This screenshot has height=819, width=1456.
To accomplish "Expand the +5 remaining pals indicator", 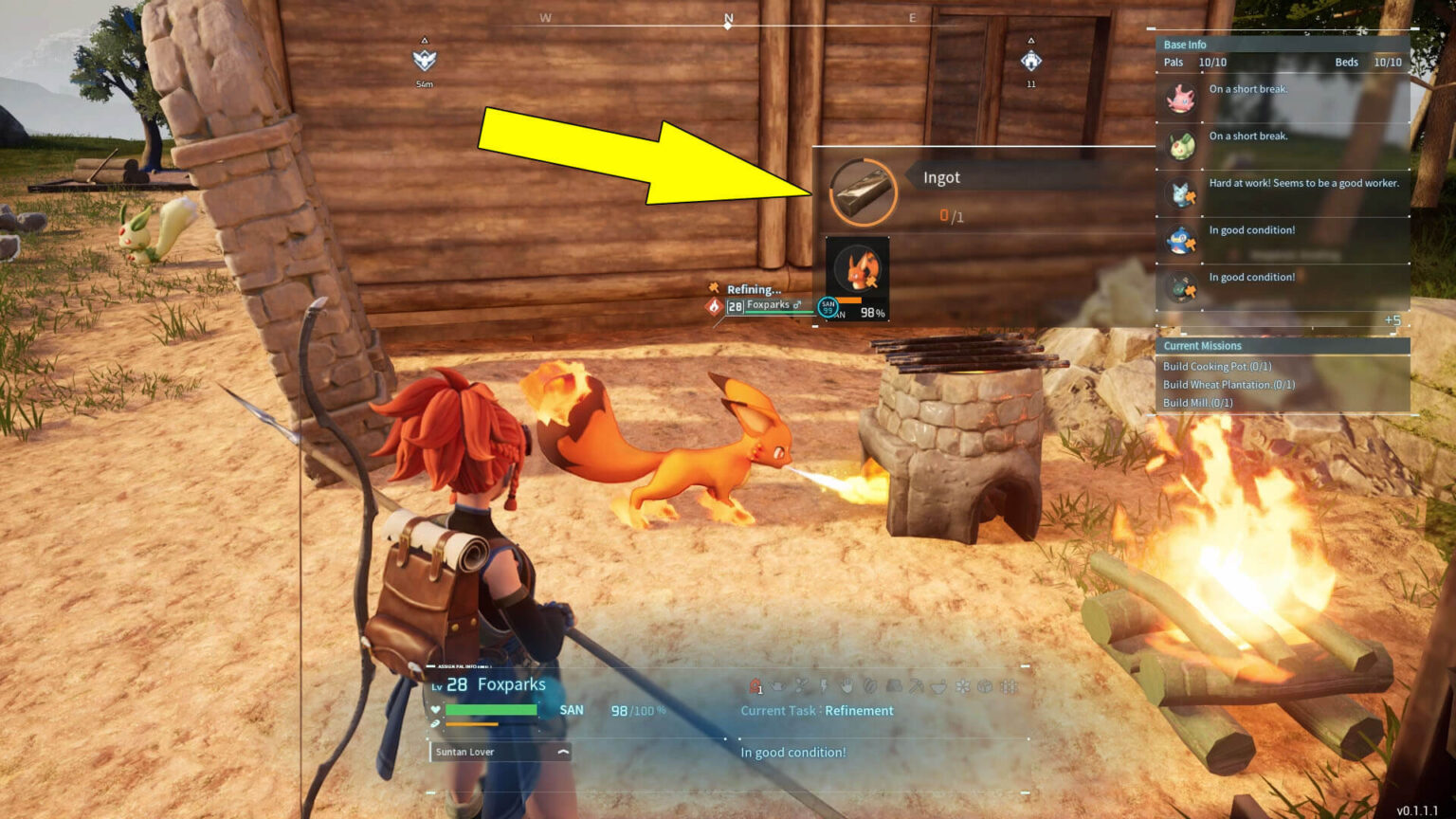I will (1392, 320).
